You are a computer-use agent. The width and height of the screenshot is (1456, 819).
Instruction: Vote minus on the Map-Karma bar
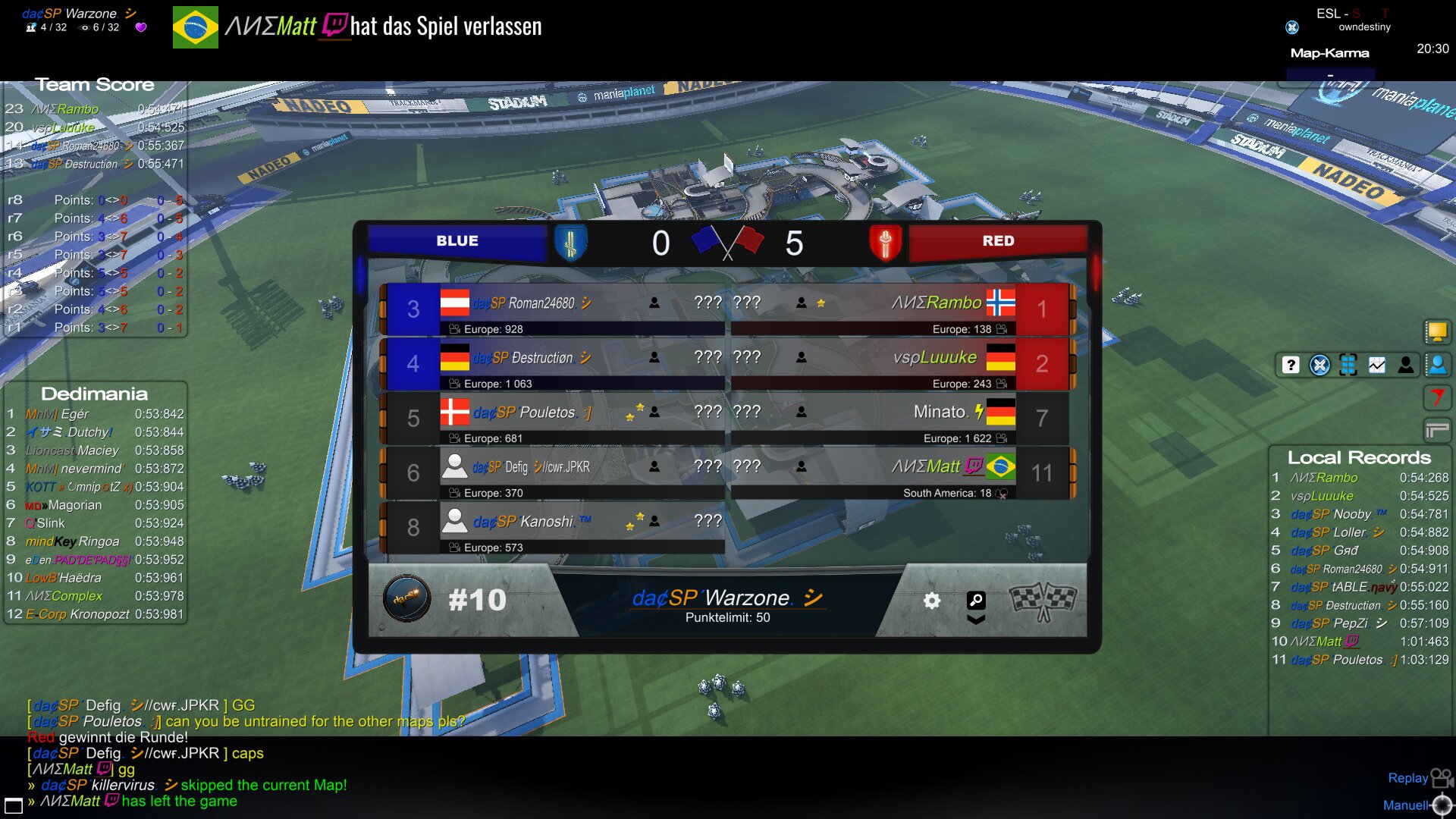tap(1330, 76)
